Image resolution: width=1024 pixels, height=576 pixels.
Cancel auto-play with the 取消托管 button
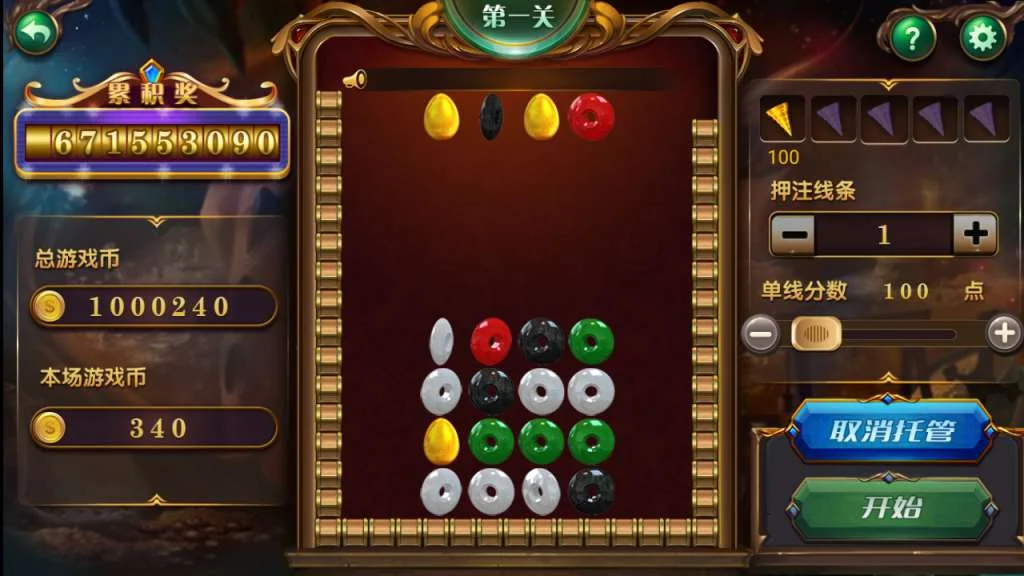point(891,431)
